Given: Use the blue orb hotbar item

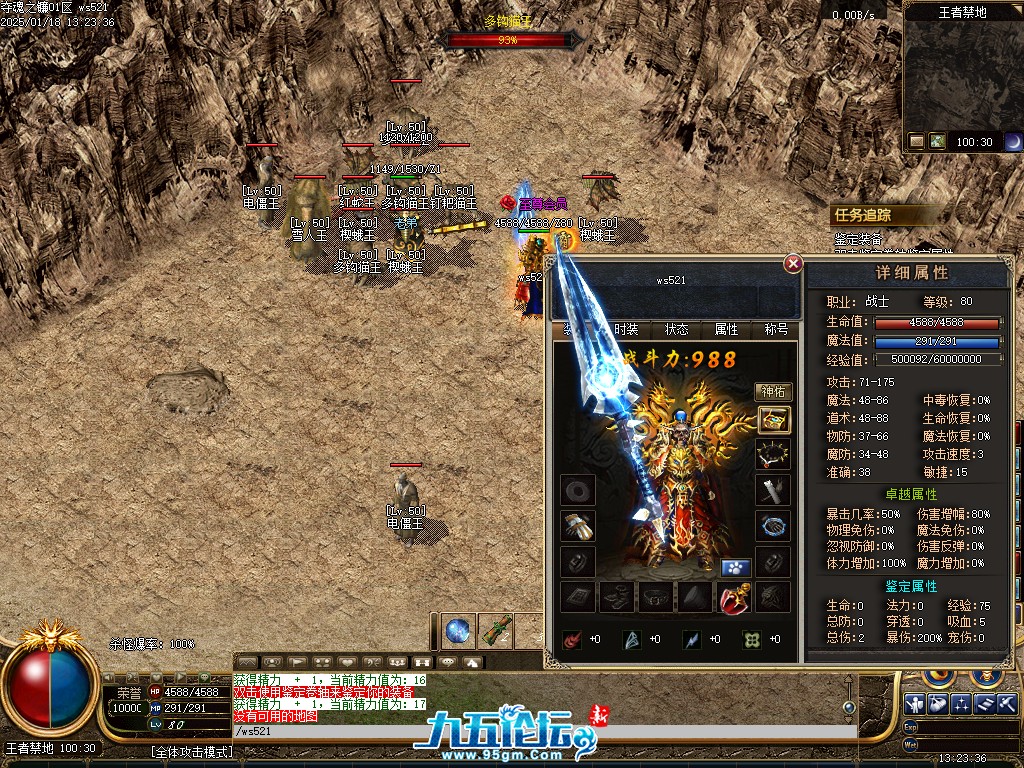Looking at the screenshot, I should point(459,630).
